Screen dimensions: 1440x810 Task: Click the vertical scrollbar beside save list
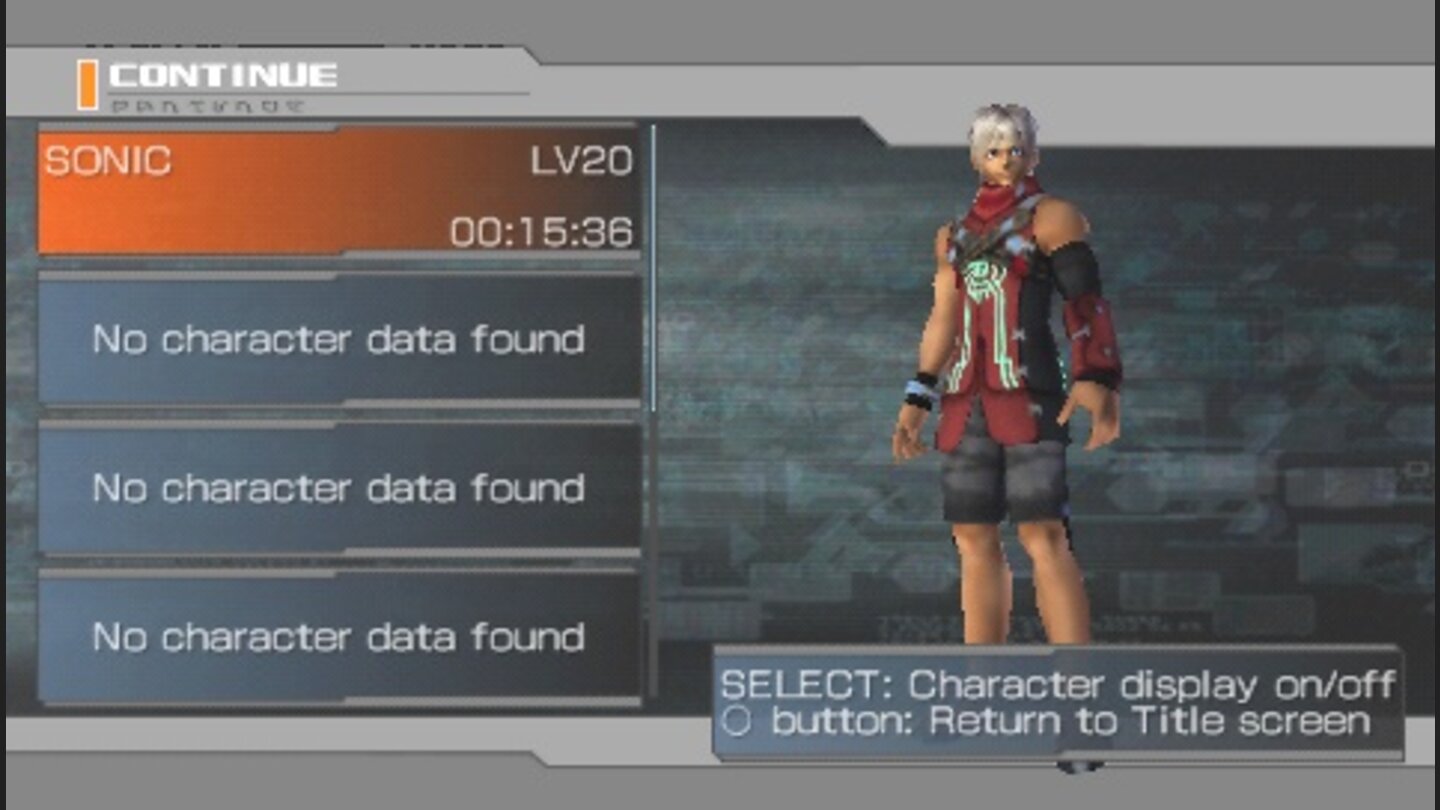(x=655, y=270)
